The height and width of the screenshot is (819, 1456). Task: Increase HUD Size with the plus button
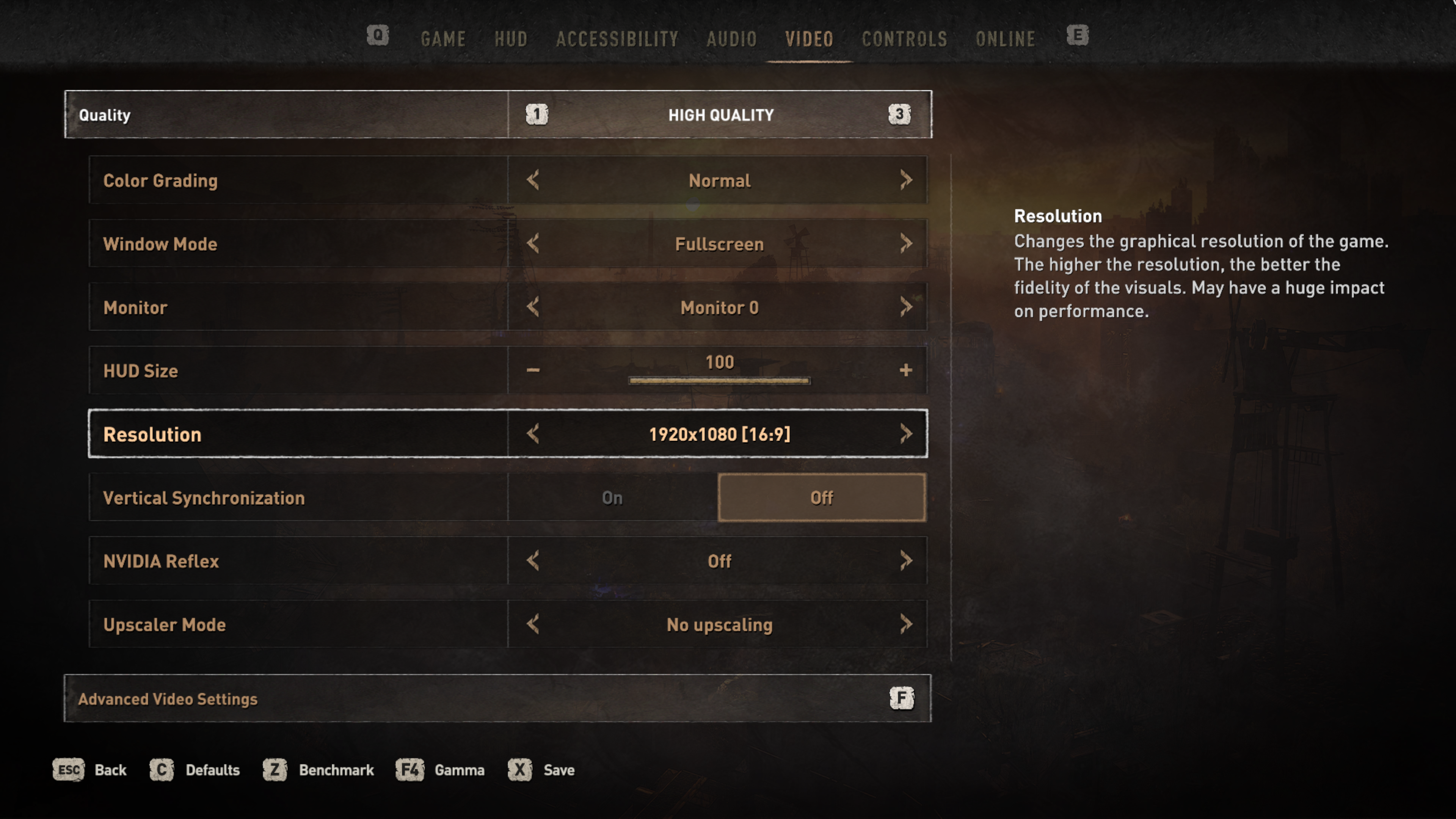coord(905,370)
